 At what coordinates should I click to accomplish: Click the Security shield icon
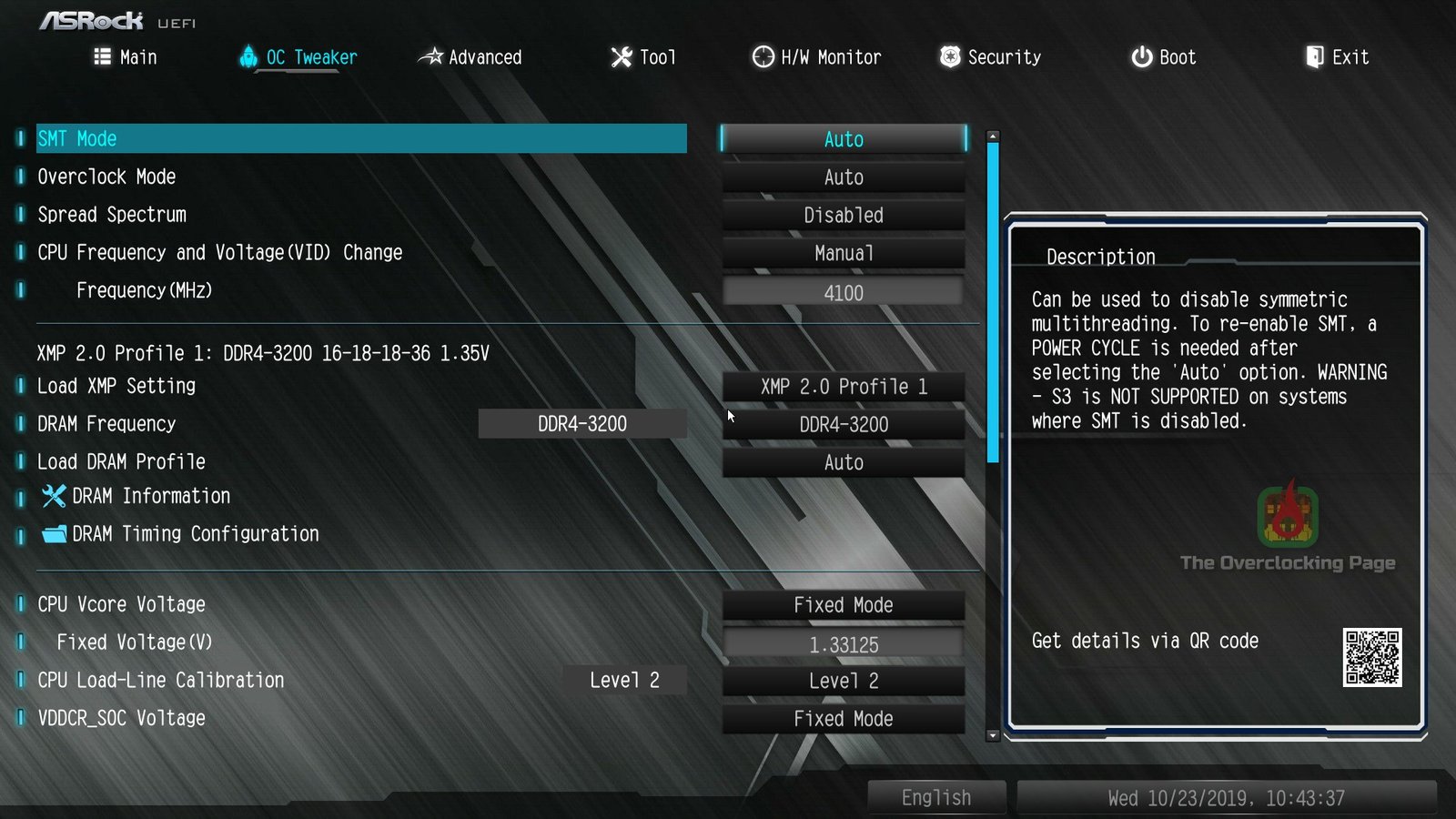tap(949, 56)
